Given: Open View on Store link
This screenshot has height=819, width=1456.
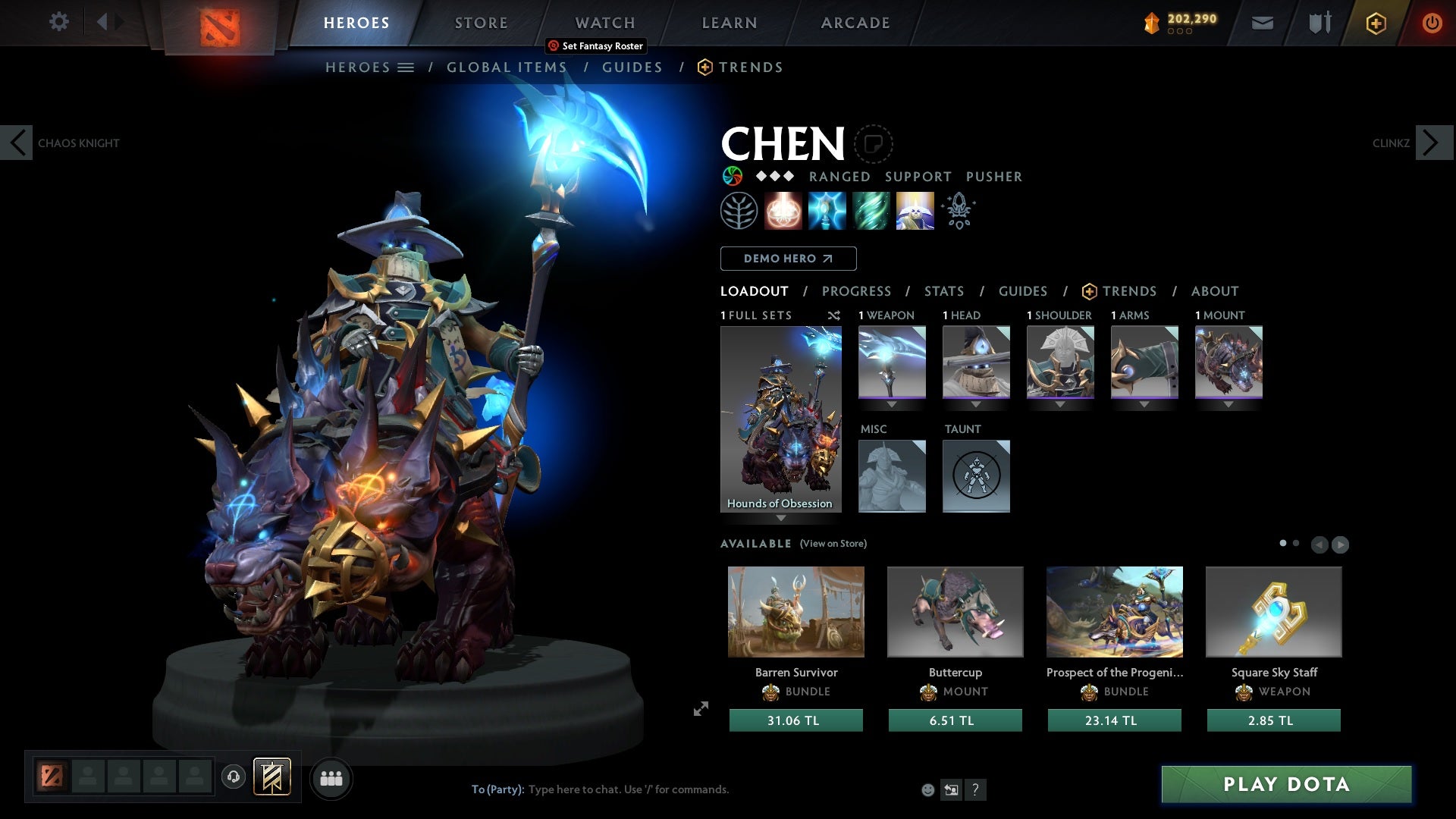Looking at the screenshot, I should [833, 544].
